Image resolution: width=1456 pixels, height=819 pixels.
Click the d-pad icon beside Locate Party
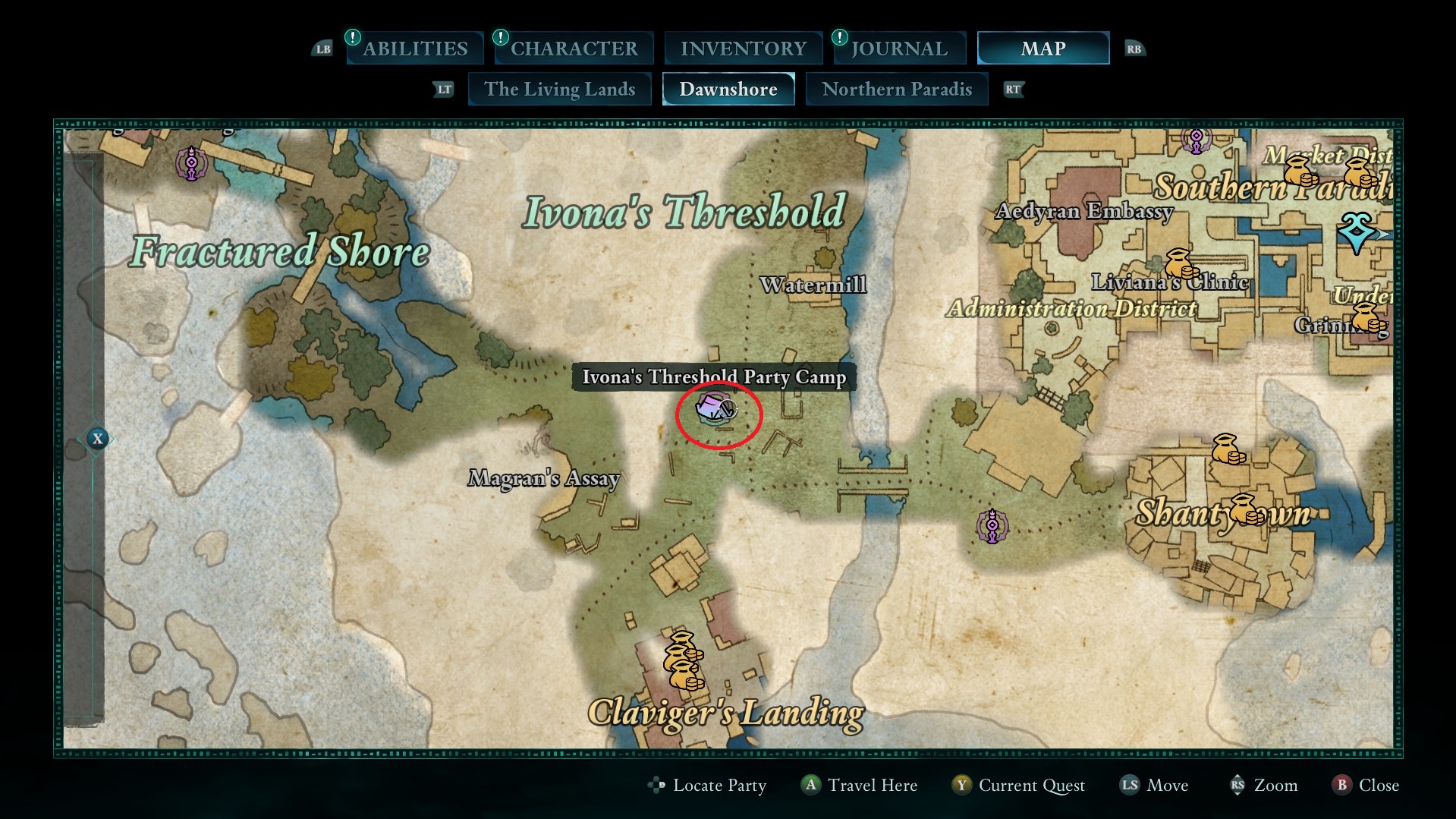point(657,786)
